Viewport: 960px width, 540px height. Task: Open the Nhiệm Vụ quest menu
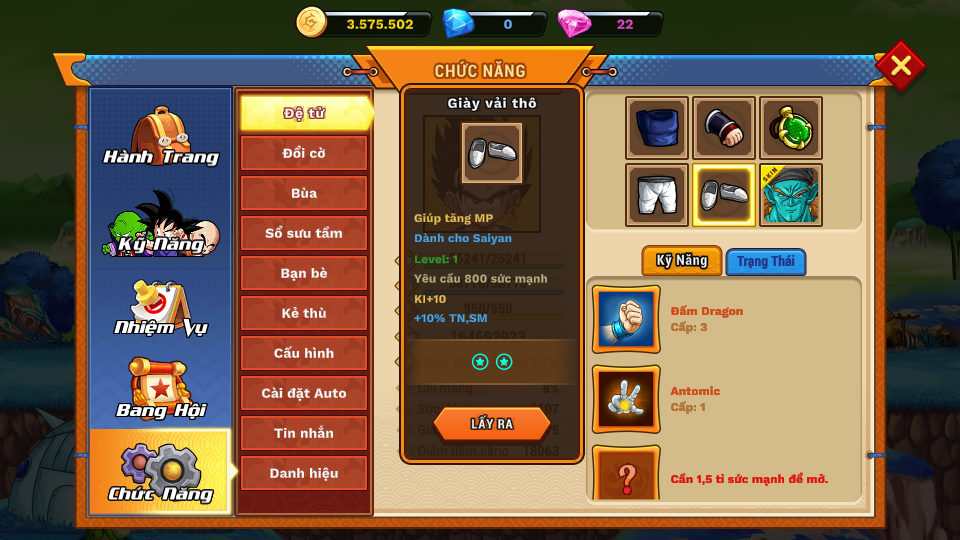160,308
